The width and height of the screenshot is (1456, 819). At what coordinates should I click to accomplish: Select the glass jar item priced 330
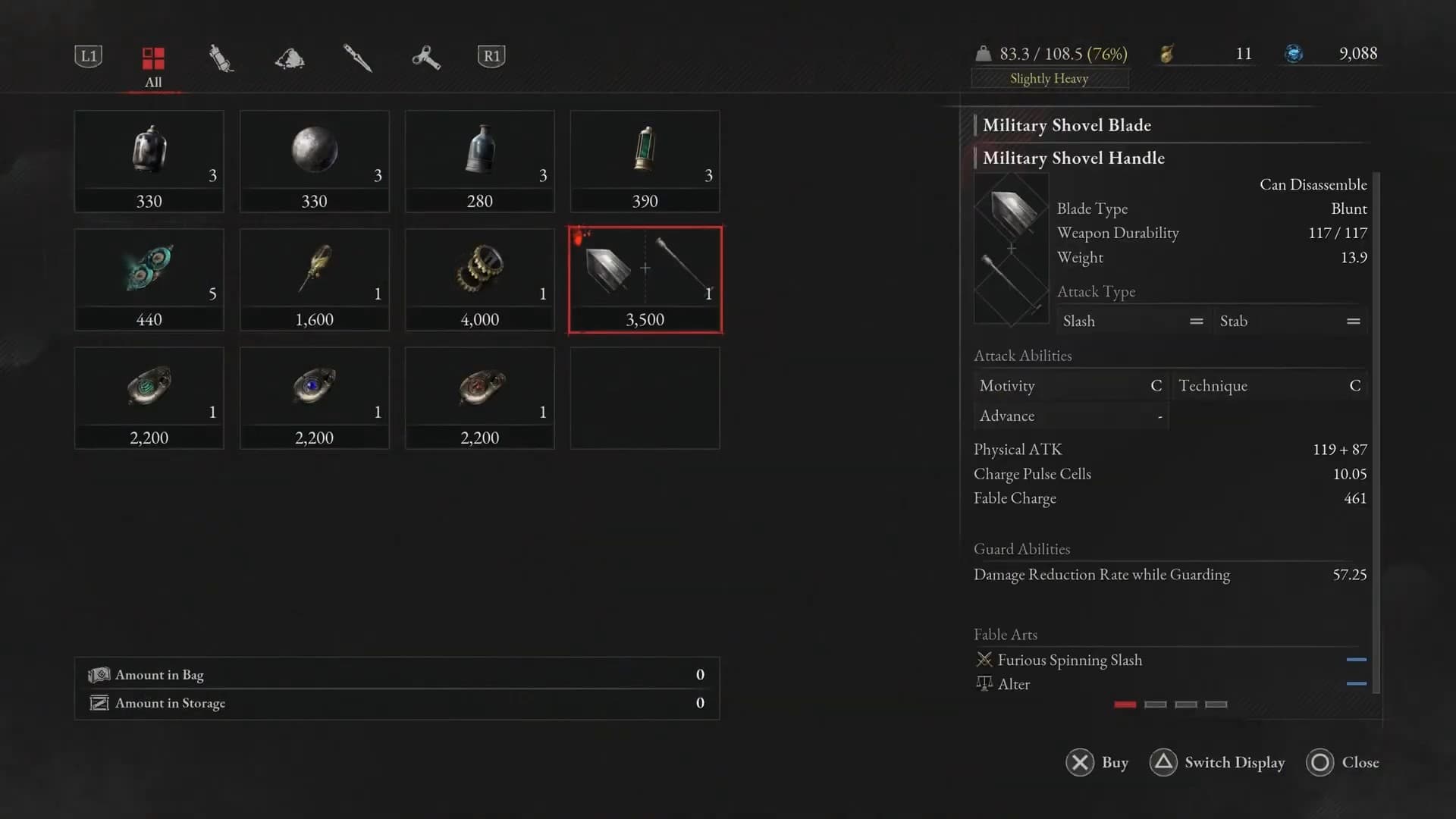[x=149, y=161]
